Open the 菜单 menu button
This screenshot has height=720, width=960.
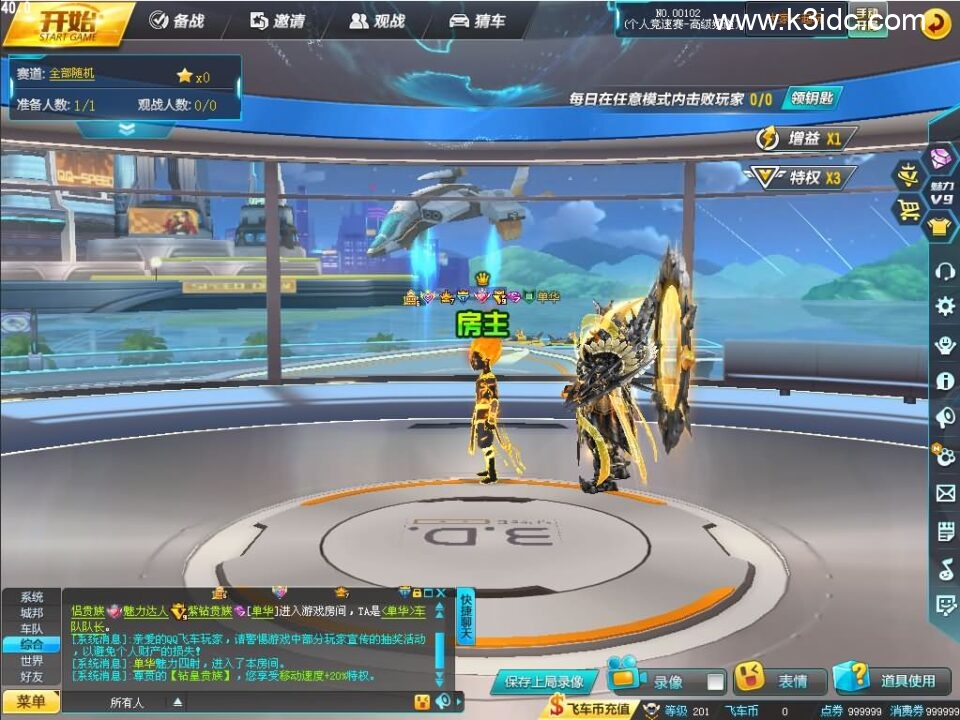coord(30,702)
